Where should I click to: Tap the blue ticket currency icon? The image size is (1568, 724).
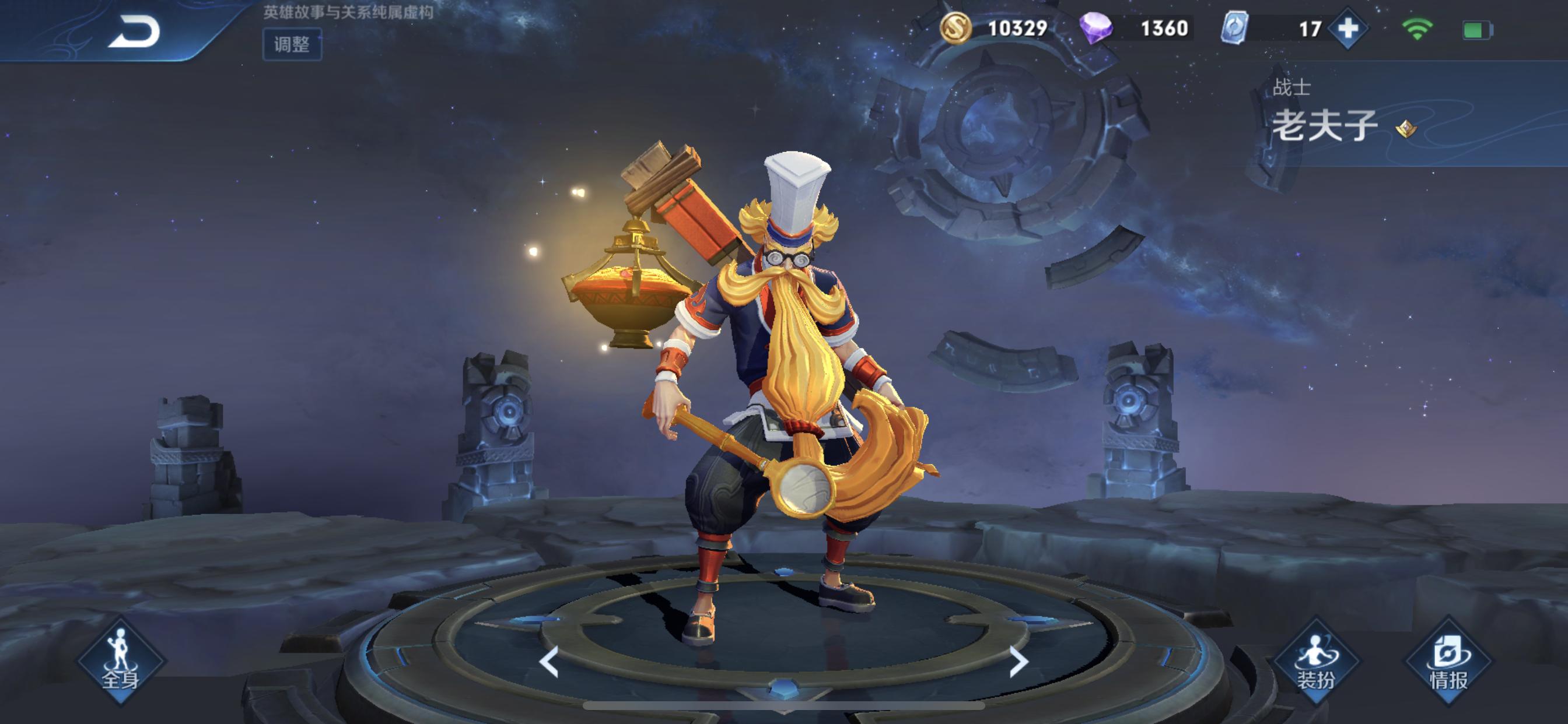1235,28
